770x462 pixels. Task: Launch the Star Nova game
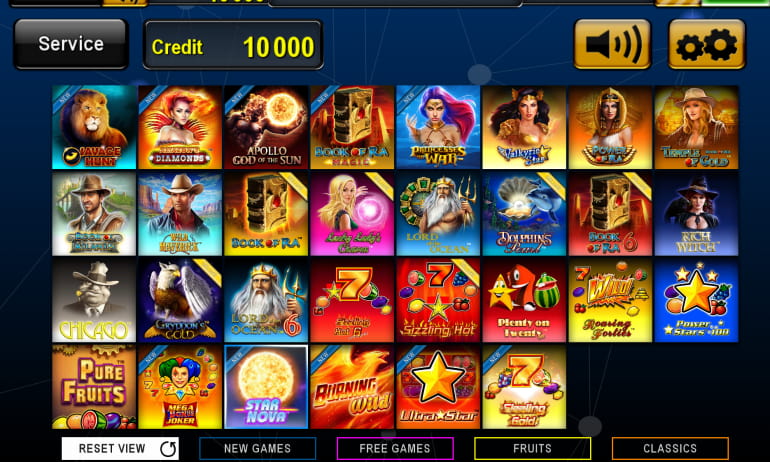click(x=266, y=386)
